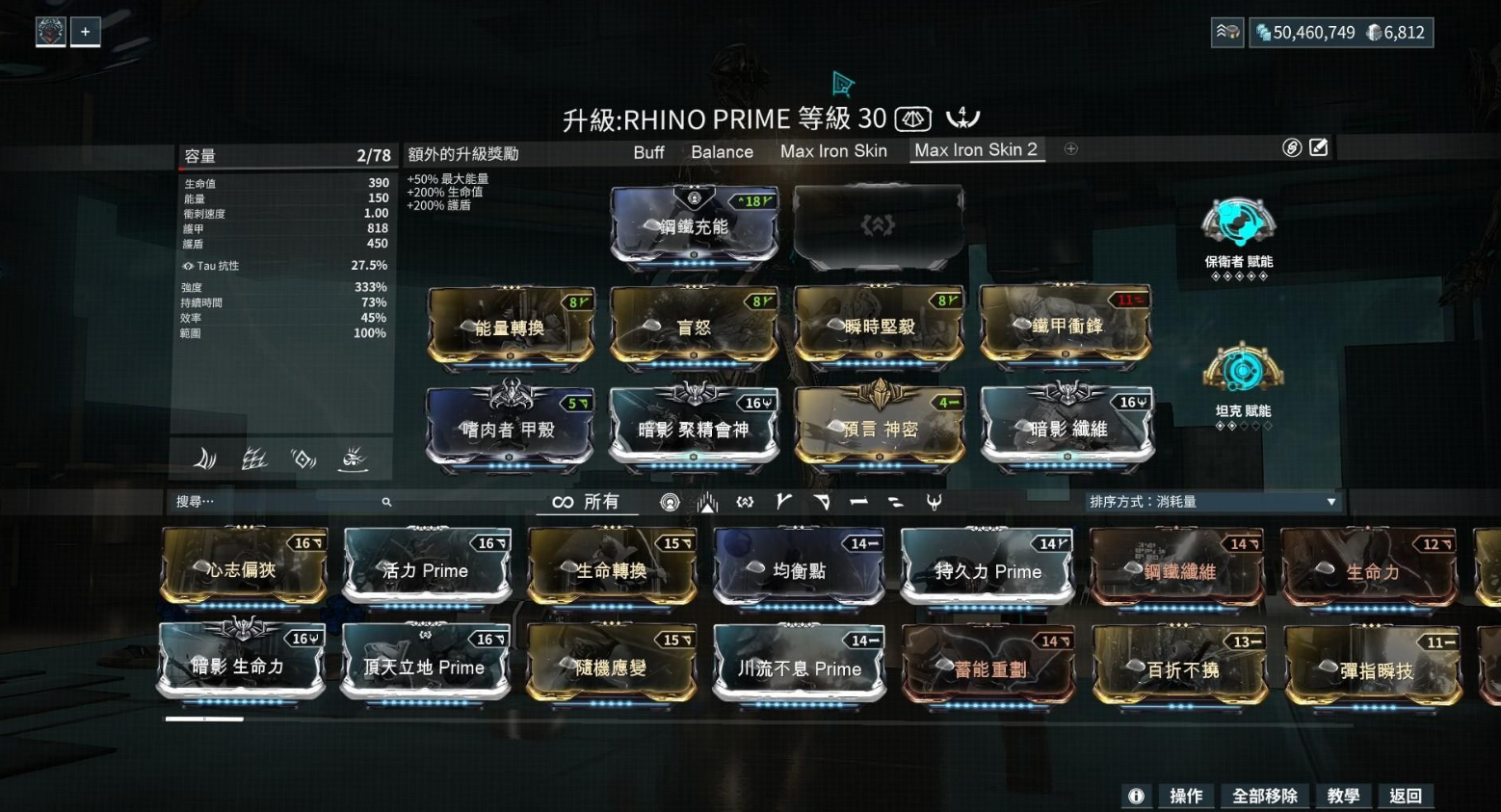Viewport: 1501px width, 812px height.
Task: Click the mod search field
Action: (279, 502)
